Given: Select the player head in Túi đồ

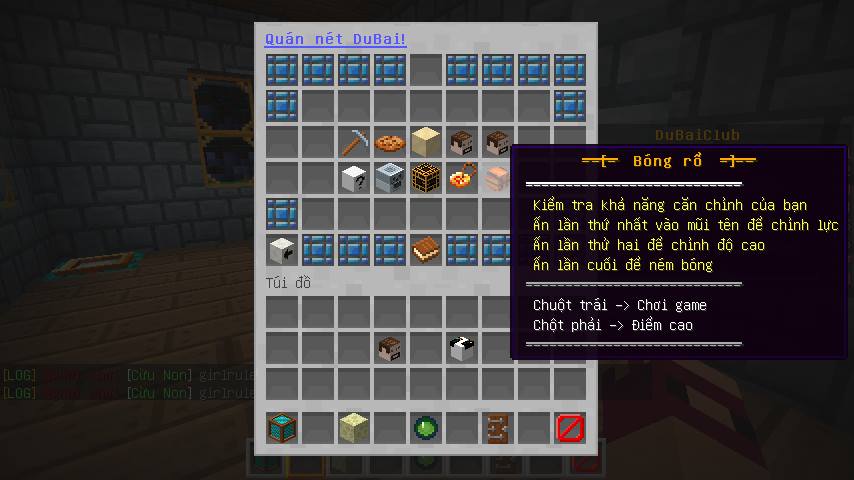Looking at the screenshot, I should (390, 348).
